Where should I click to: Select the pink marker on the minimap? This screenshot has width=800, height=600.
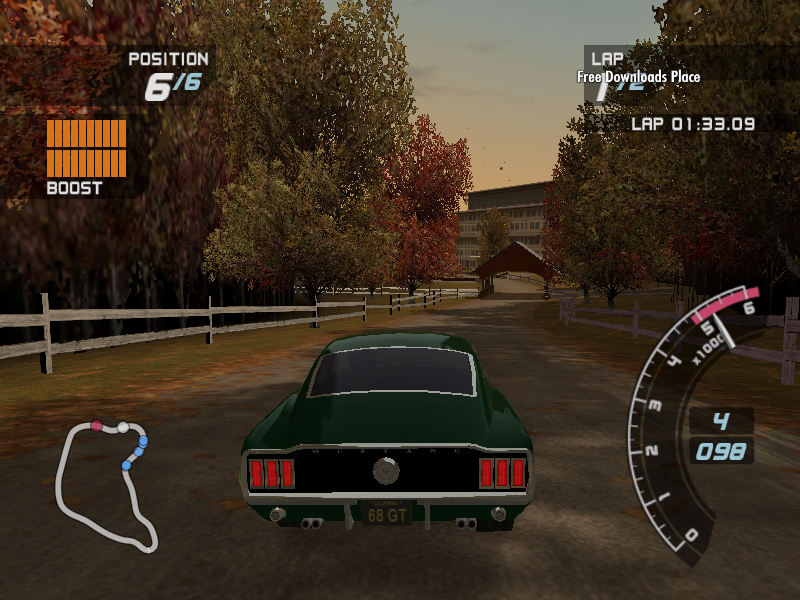pos(97,426)
